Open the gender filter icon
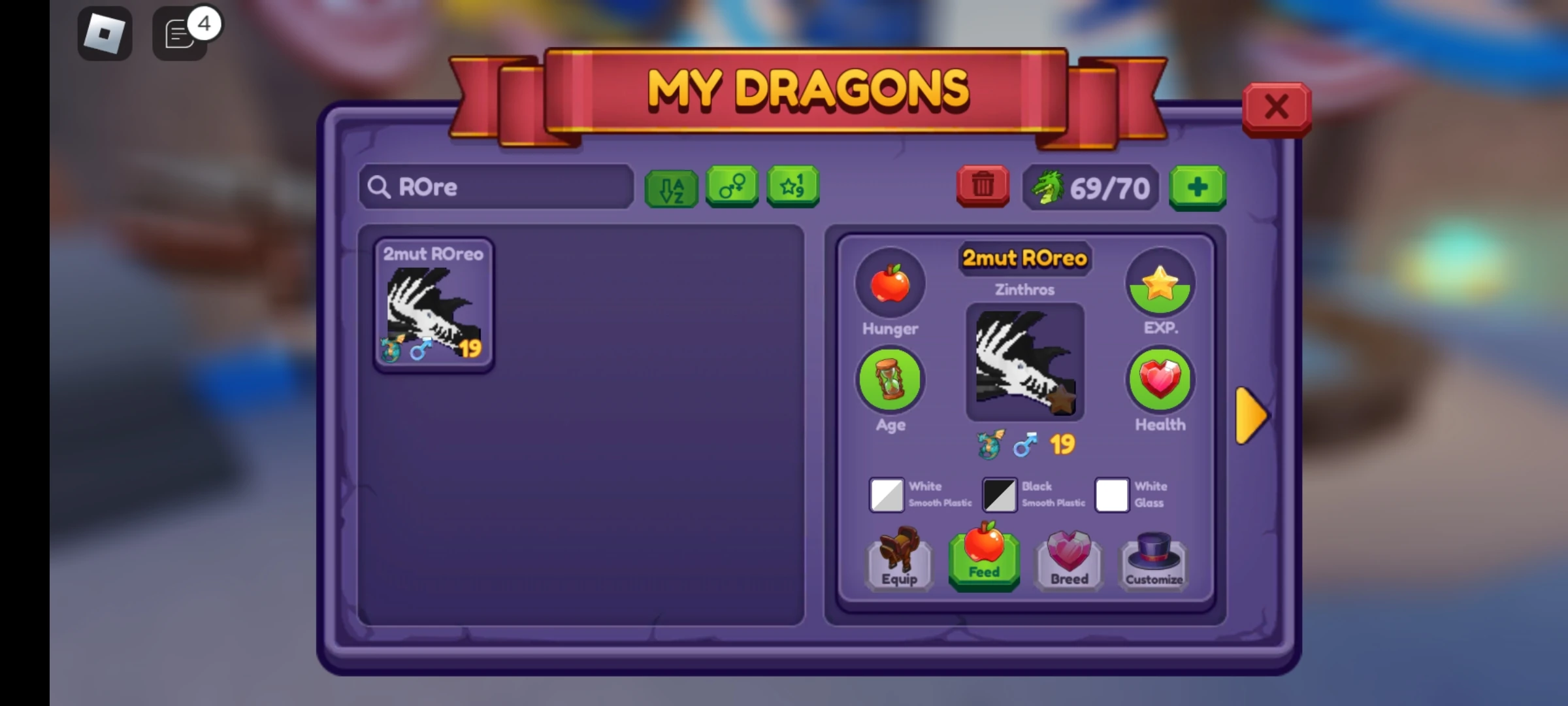The width and height of the screenshot is (1568, 706). [732, 188]
